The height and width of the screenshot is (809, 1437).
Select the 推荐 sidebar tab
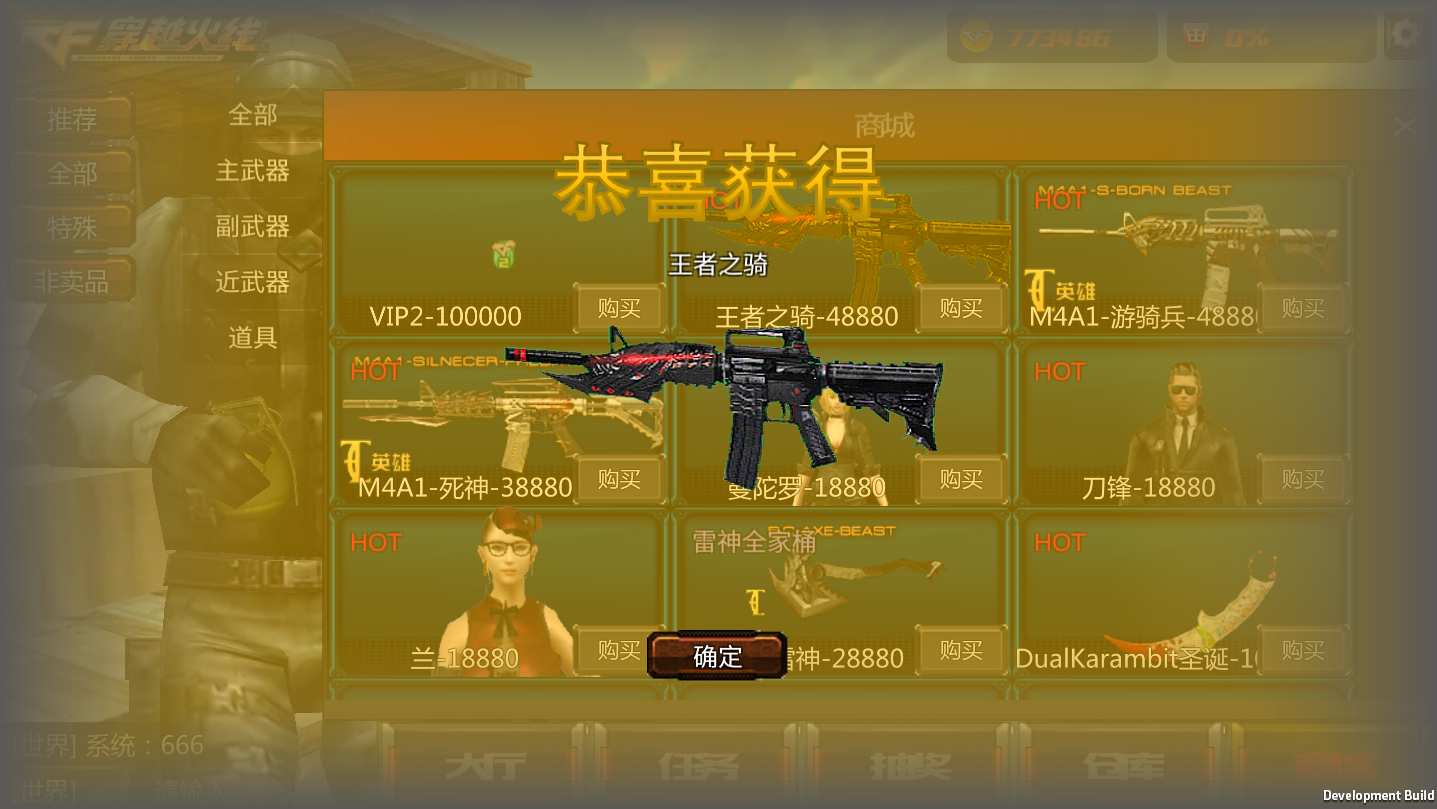tap(76, 119)
